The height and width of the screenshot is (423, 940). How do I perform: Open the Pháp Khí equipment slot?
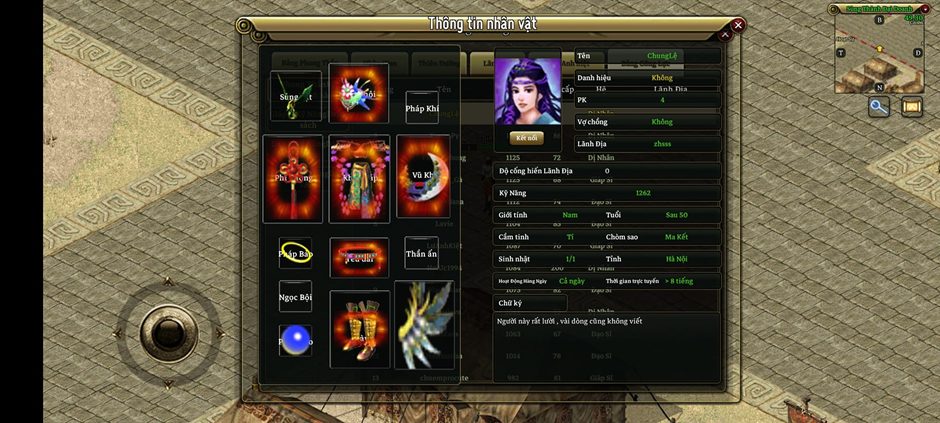pos(421,106)
